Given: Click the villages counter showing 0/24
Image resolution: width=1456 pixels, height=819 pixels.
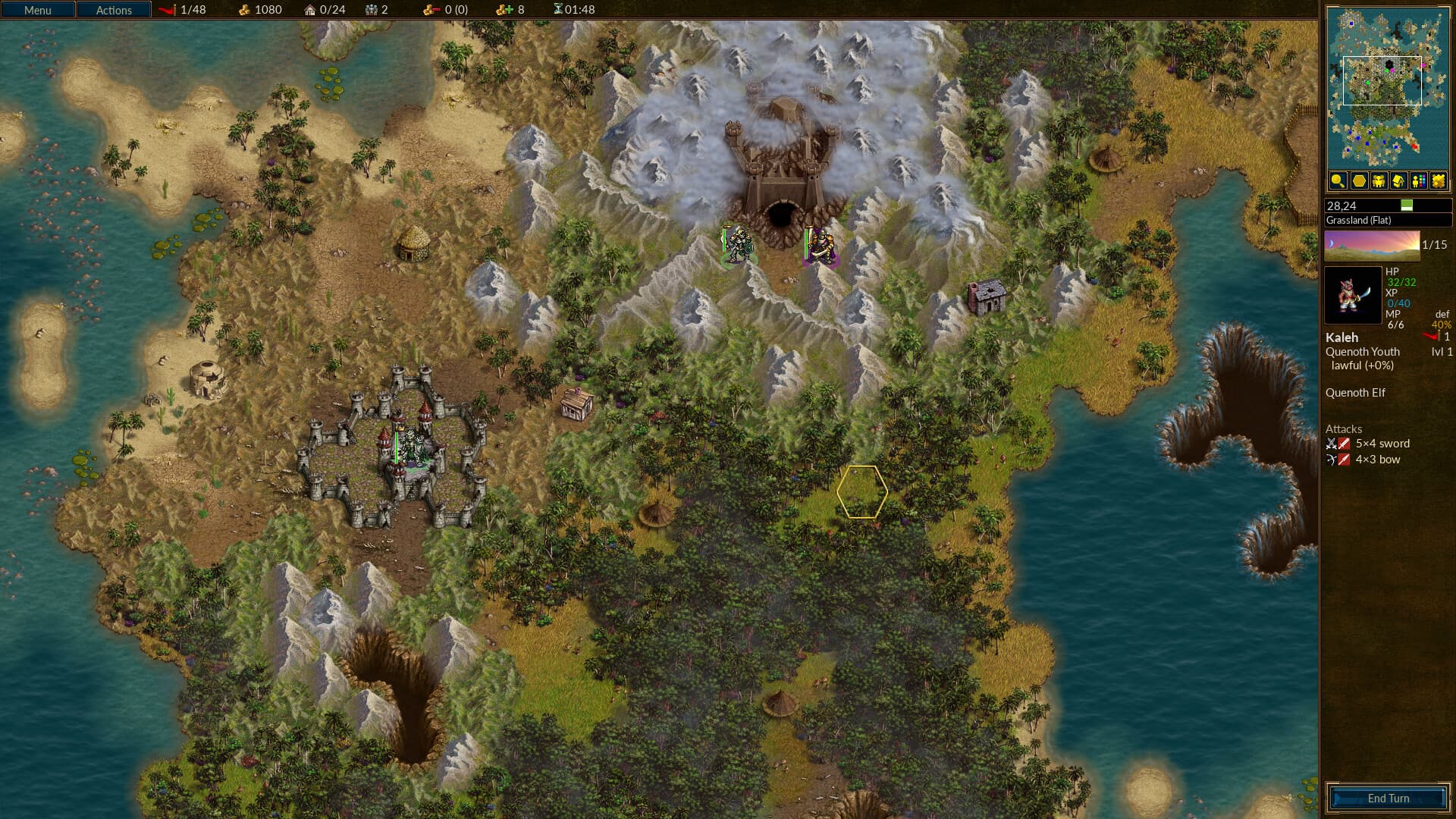Looking at the screenshot, I should 325,10.
